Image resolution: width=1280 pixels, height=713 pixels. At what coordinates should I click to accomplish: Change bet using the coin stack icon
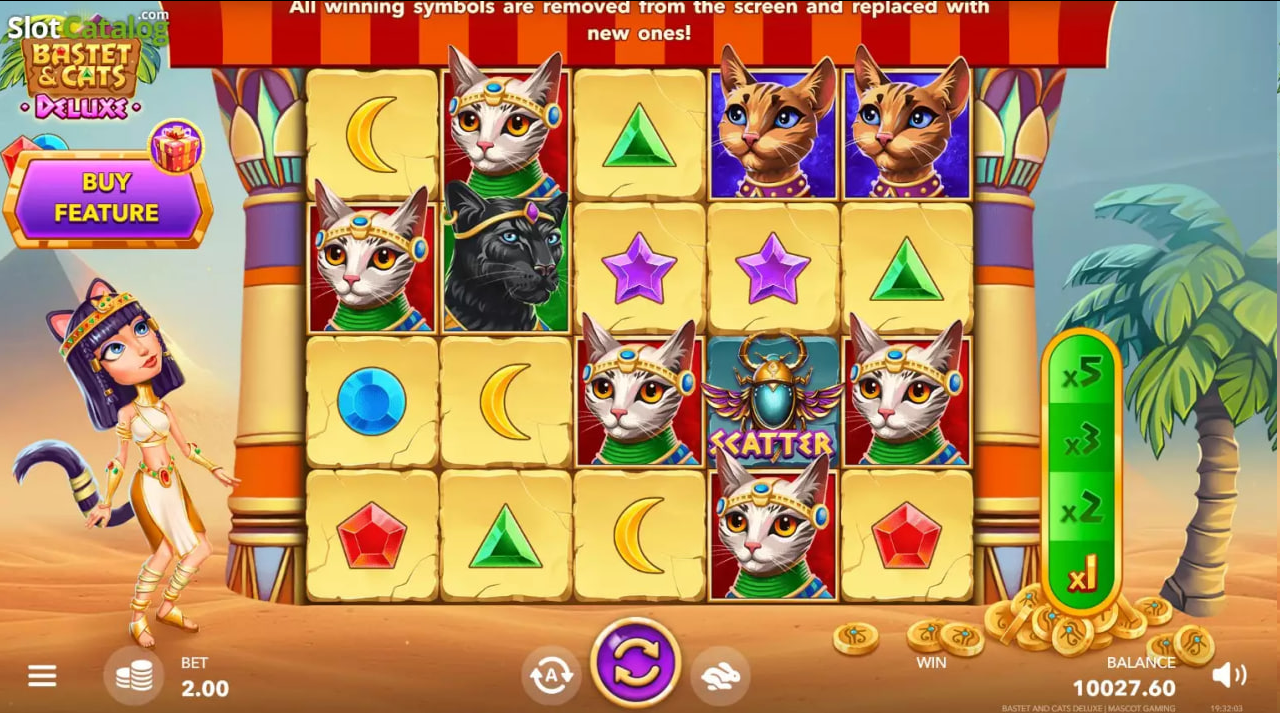pyautogui.click(x=134, y=677)
